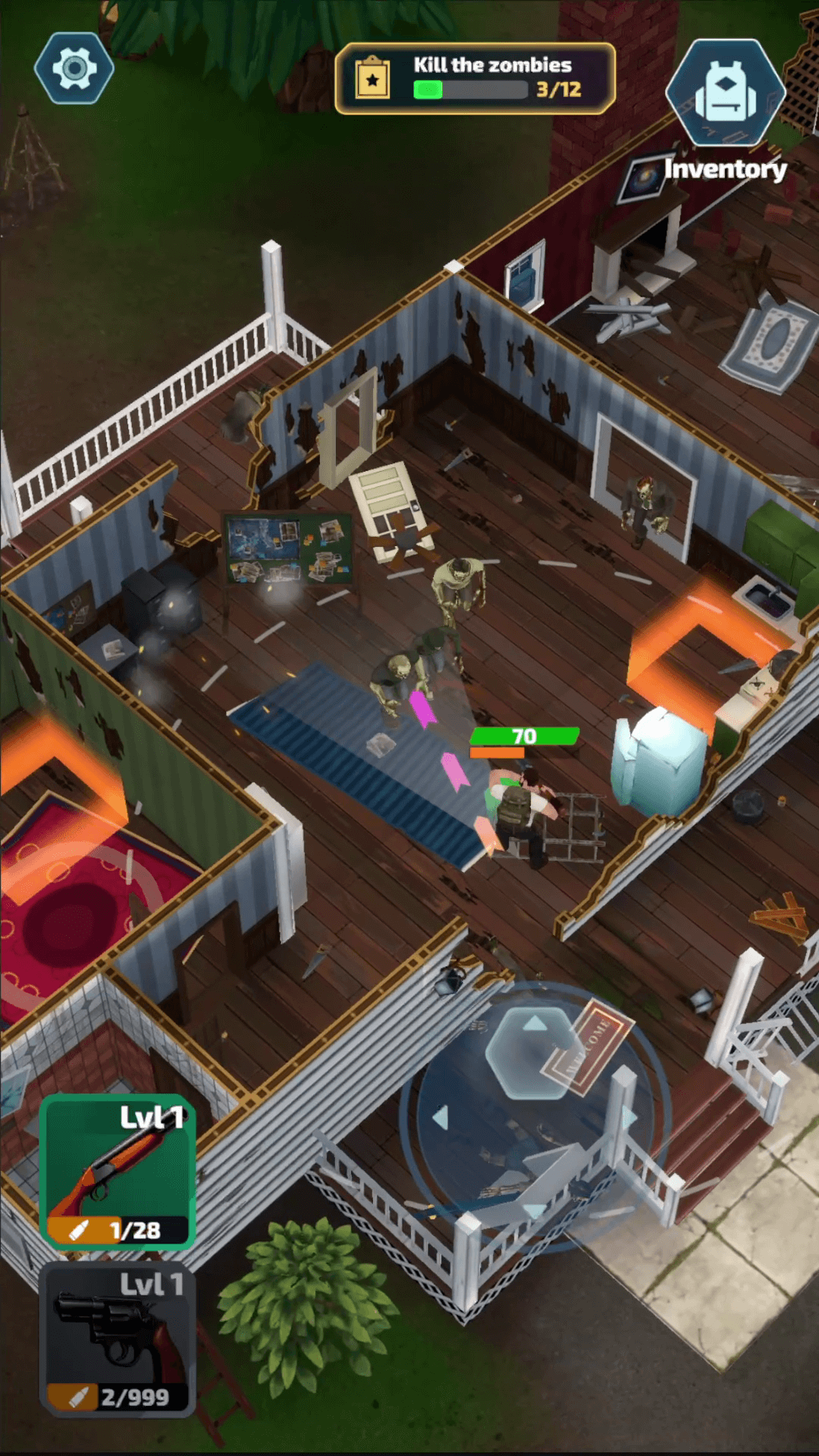819x1456 pixels.
Task: Select the Lvl 1 shotgun weapon slot
Action: pyautogui.click(x=118, y=1171)
